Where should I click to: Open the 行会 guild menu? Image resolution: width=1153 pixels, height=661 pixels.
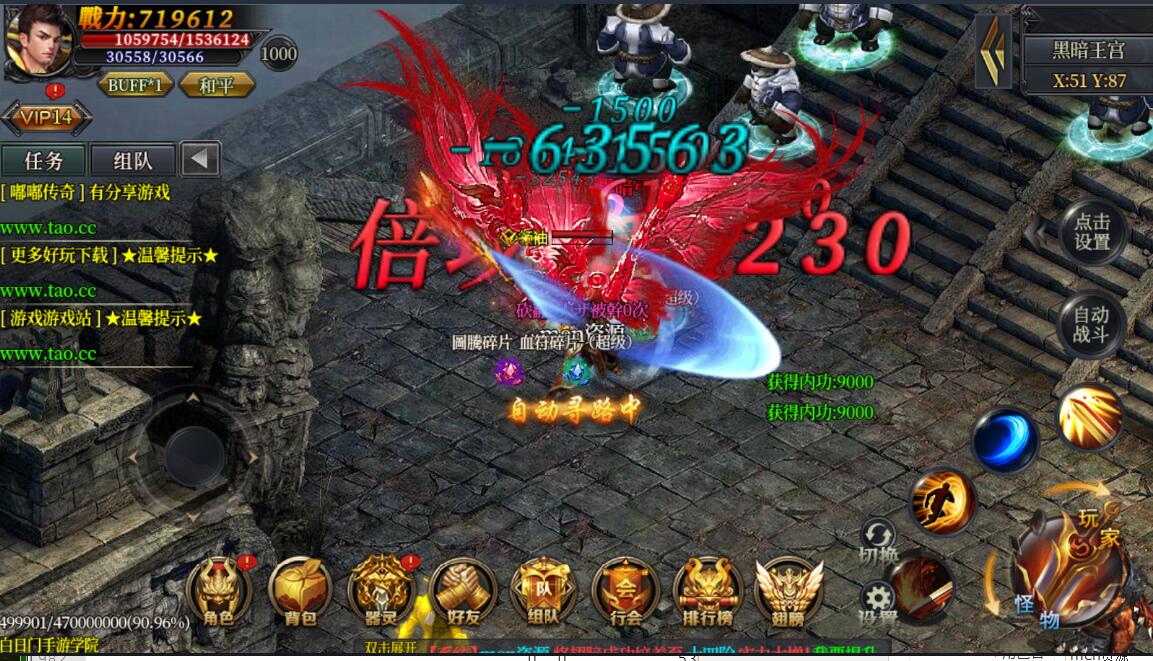click(x=625, y=592)
